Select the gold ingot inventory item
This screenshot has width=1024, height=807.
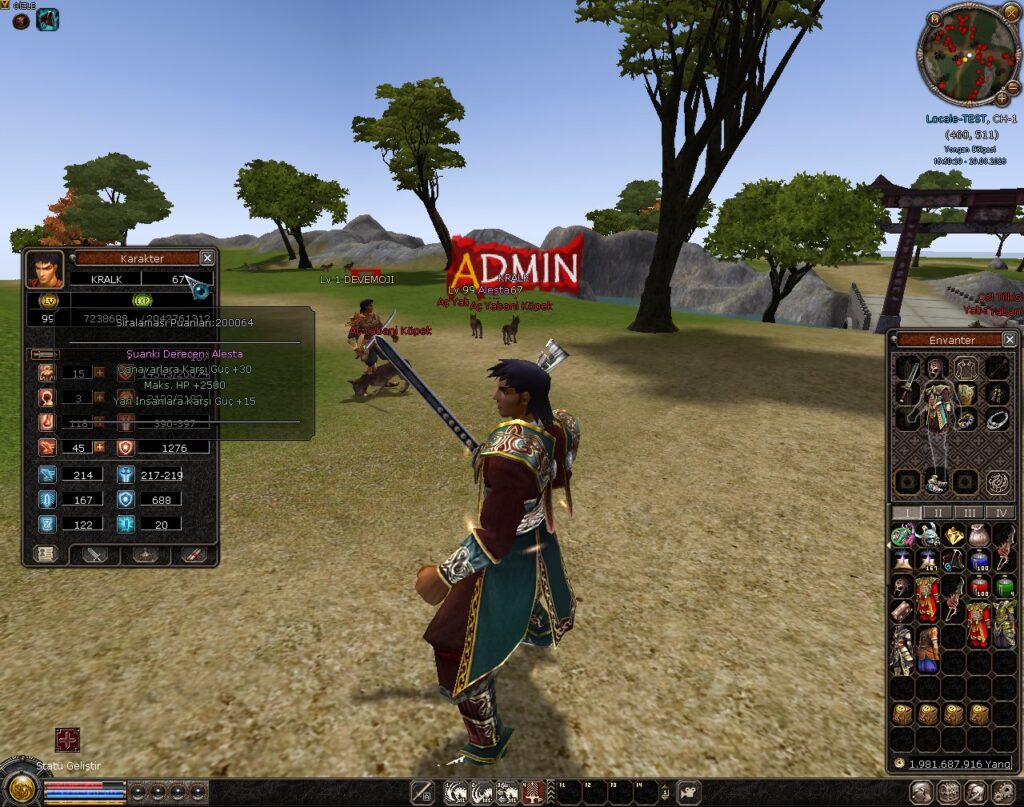tap(952, 536)
